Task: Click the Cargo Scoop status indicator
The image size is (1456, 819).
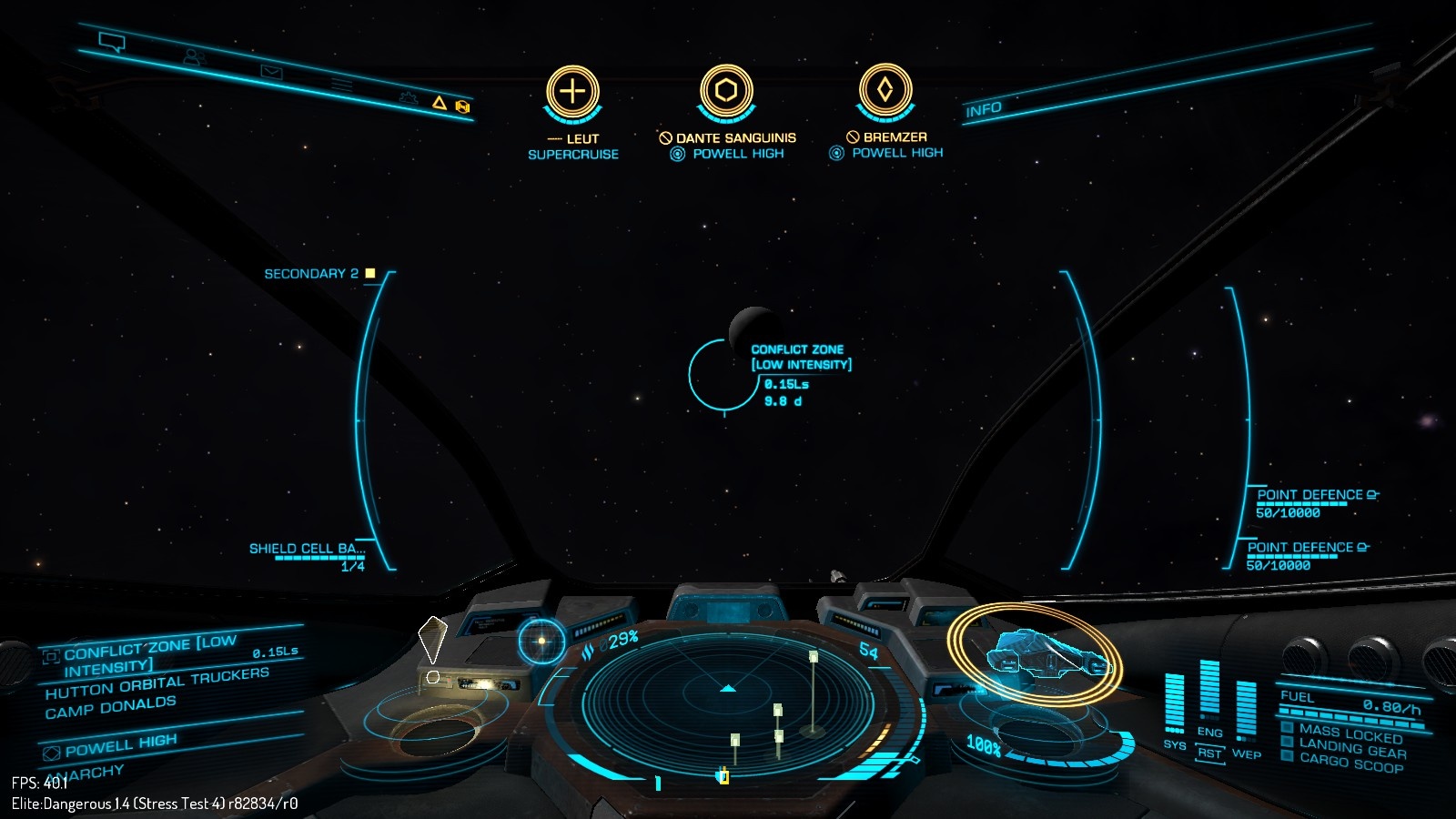Action: coord(1350,764)
